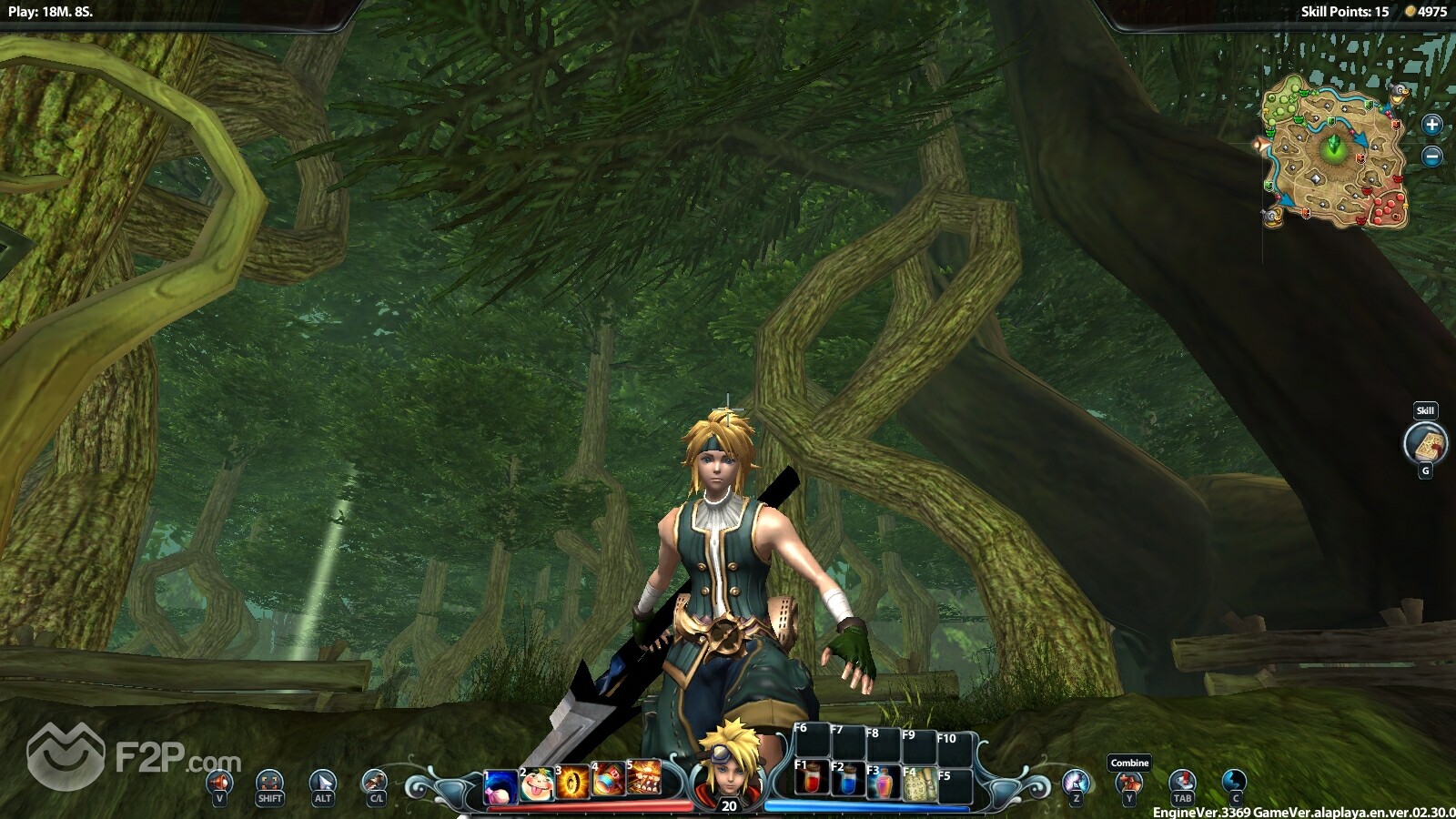The height and width of the screenshot is (819, 1456).
Task: Zoom in on the minimap with plus
Action: (x=1431, y=125)
